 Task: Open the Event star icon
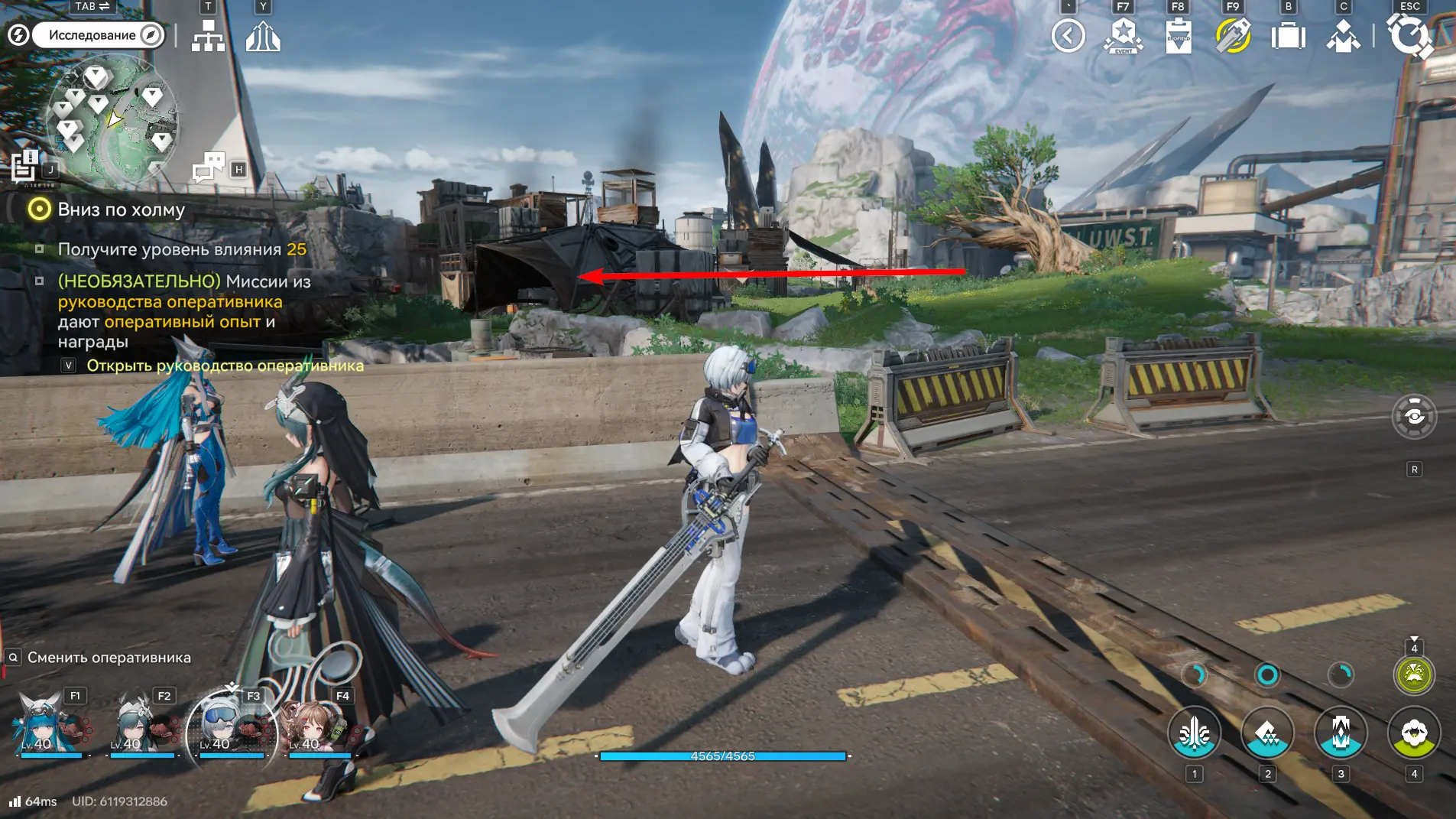point(1123,35)
